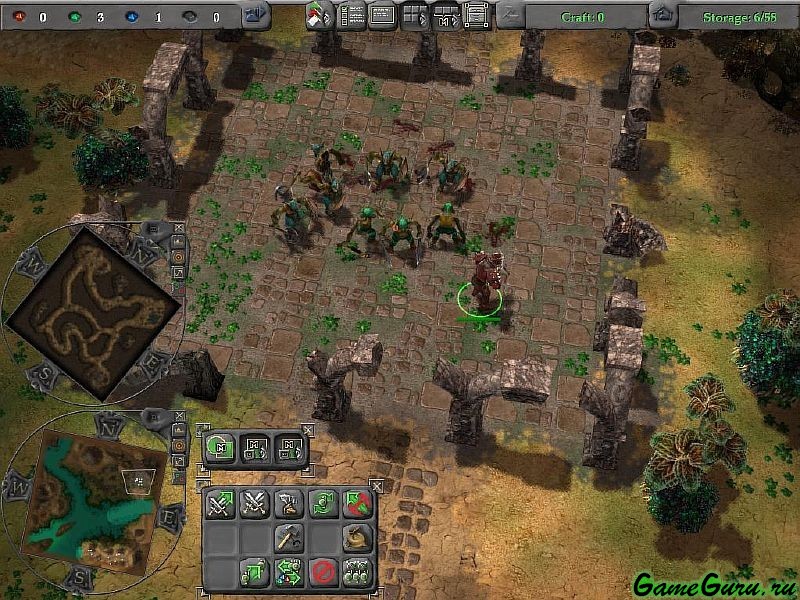Select the hammer build command

(x=288, y=538)
